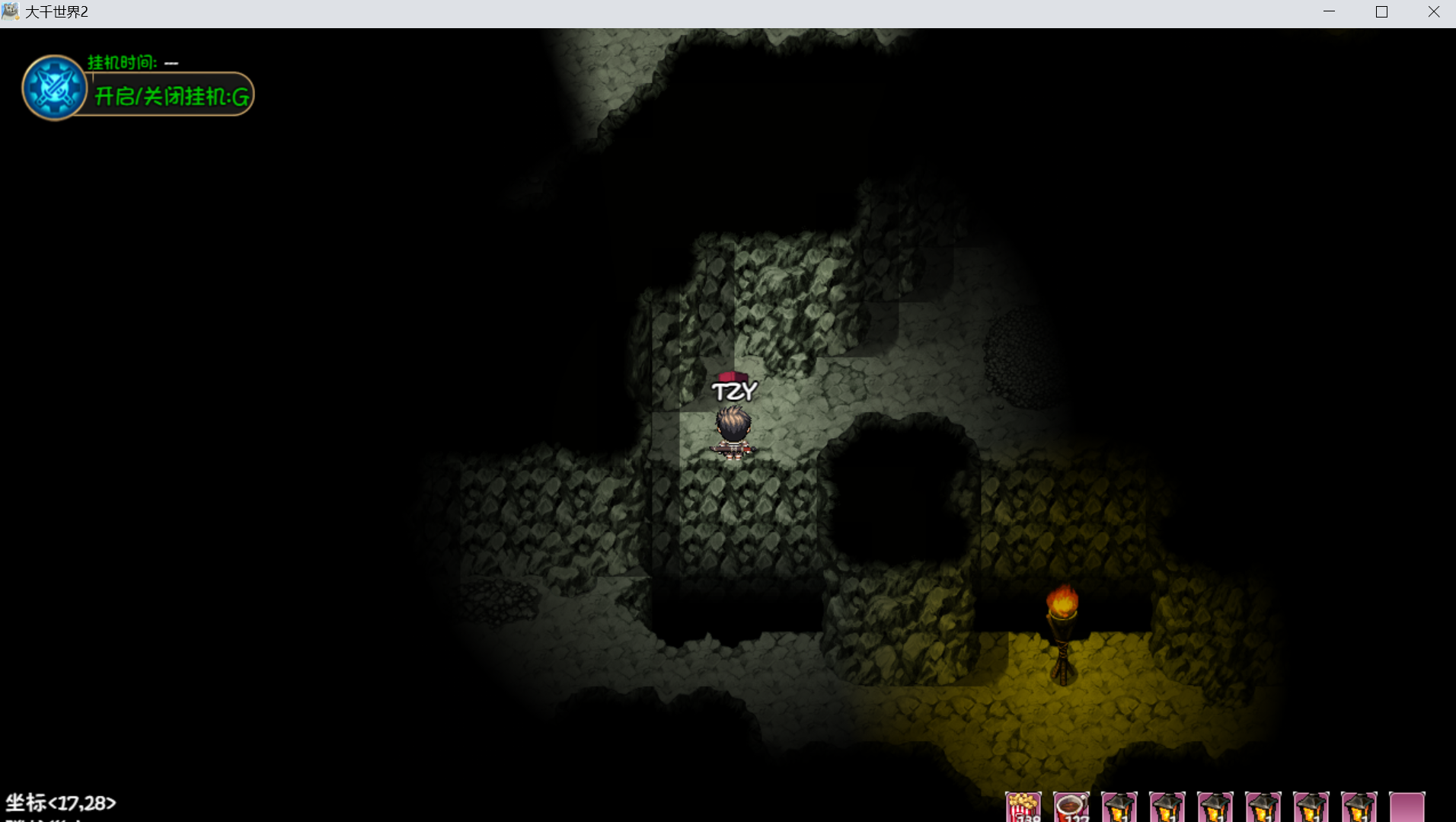Minimize the game window
This screenshot has width=1456, height=822.
tap(1329, 12)
